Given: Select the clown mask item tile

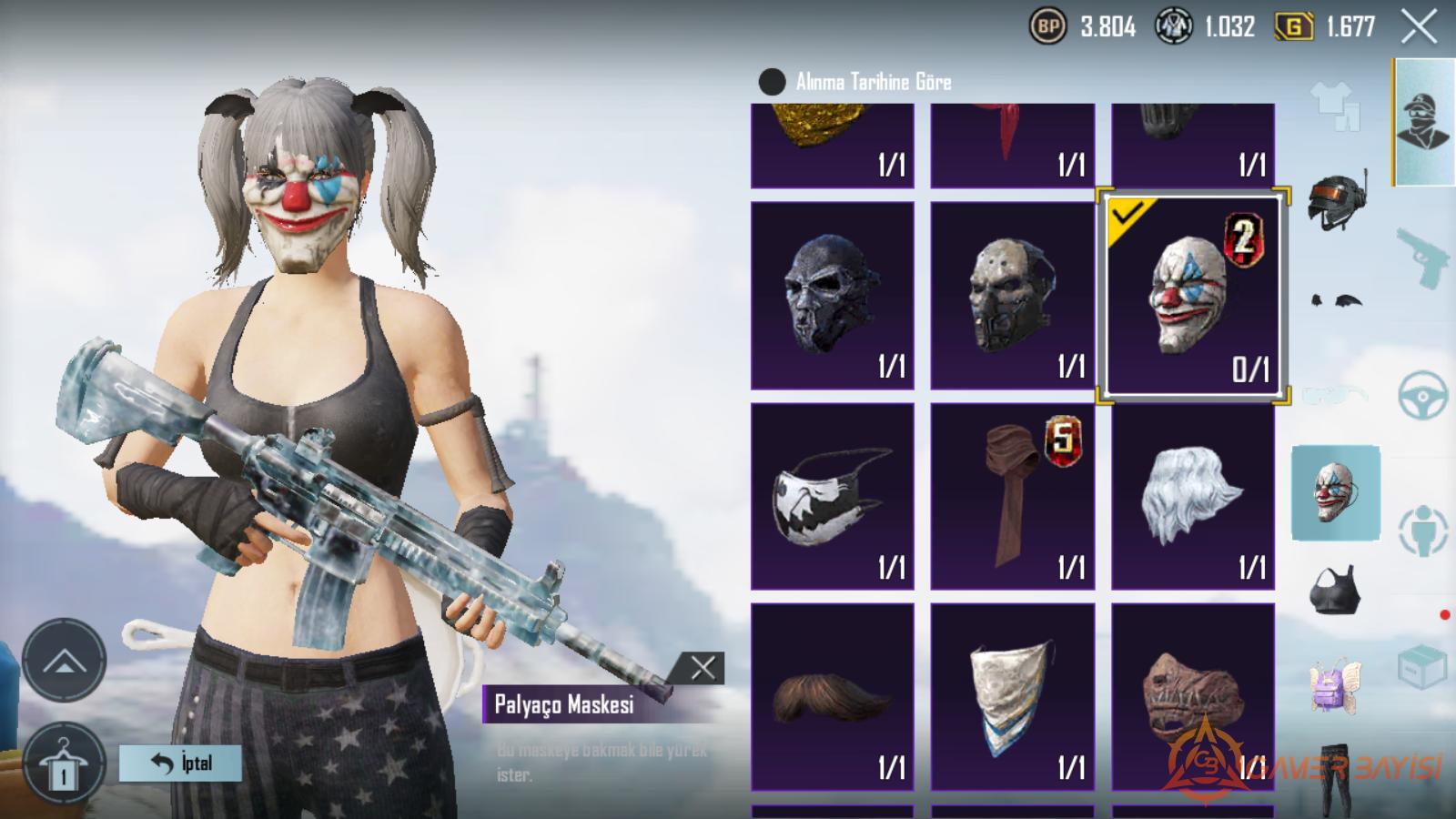Looking at the screenshot, I should click(1192, 296).
